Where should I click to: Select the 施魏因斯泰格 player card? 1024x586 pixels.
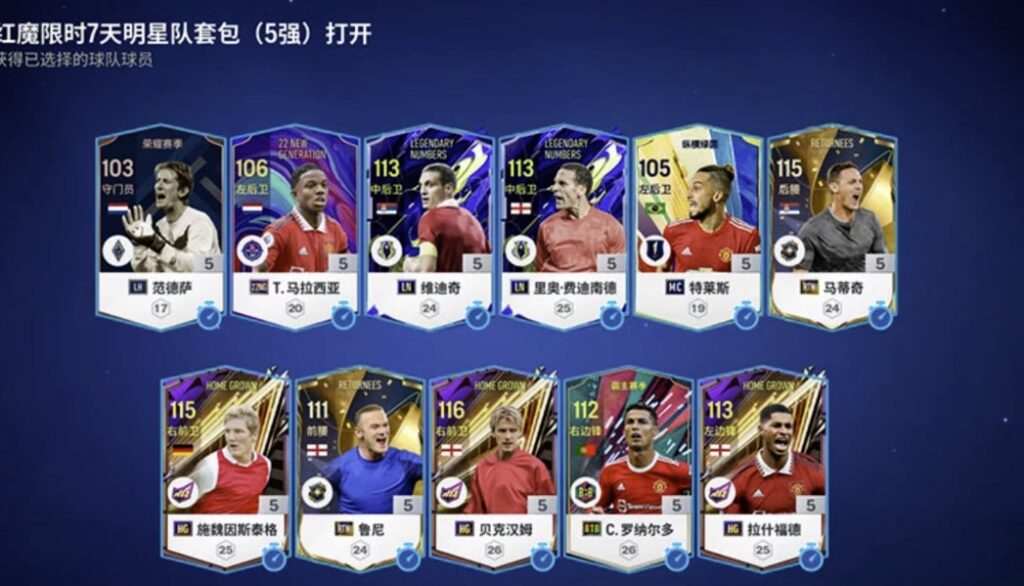pos(225,465)
